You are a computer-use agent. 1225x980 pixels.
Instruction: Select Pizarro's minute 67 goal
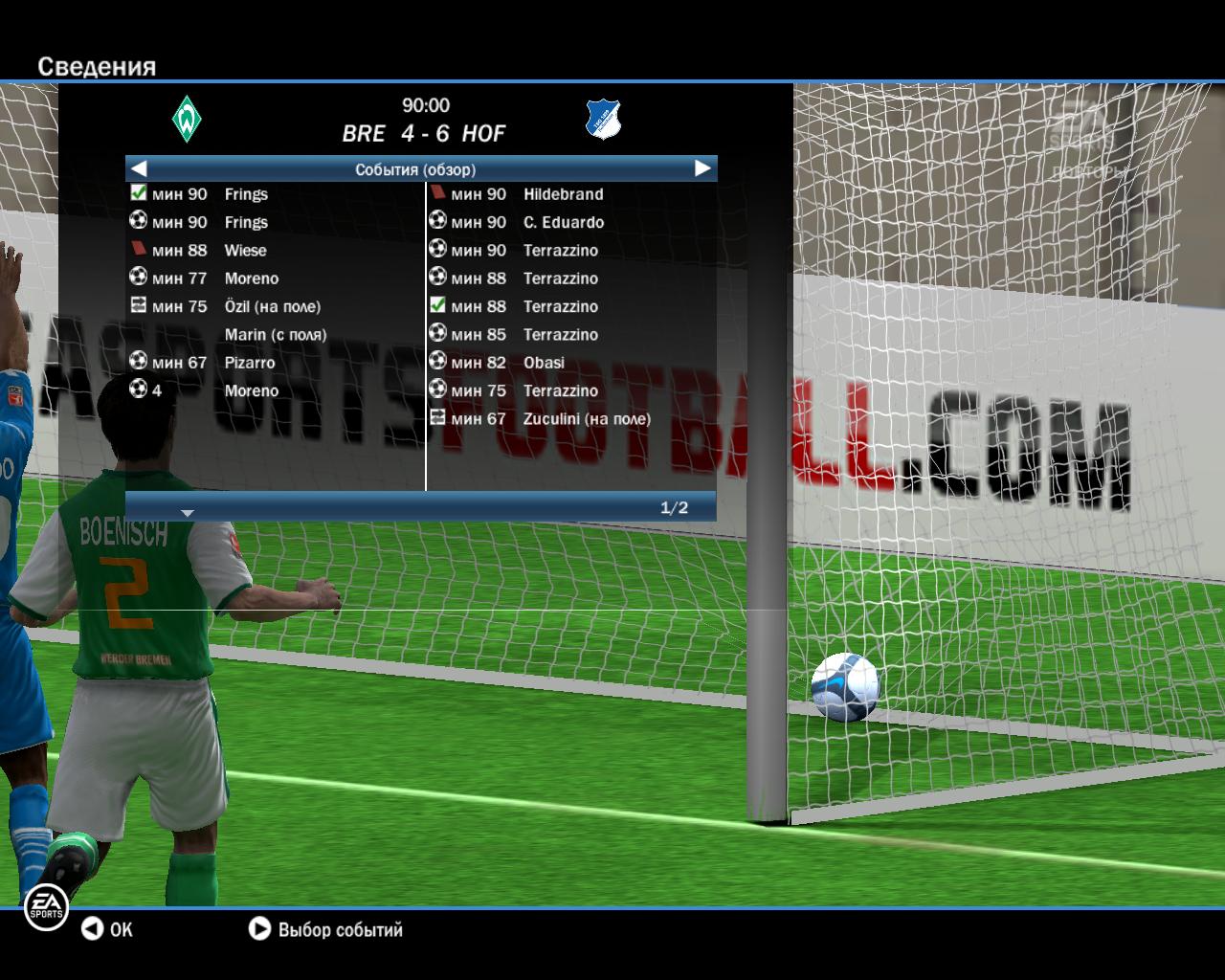(249, 363)
